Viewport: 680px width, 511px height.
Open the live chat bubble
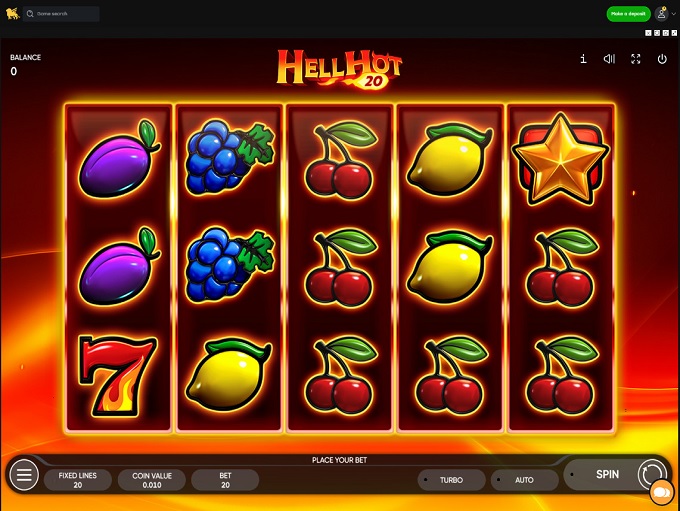click(661, 494)
